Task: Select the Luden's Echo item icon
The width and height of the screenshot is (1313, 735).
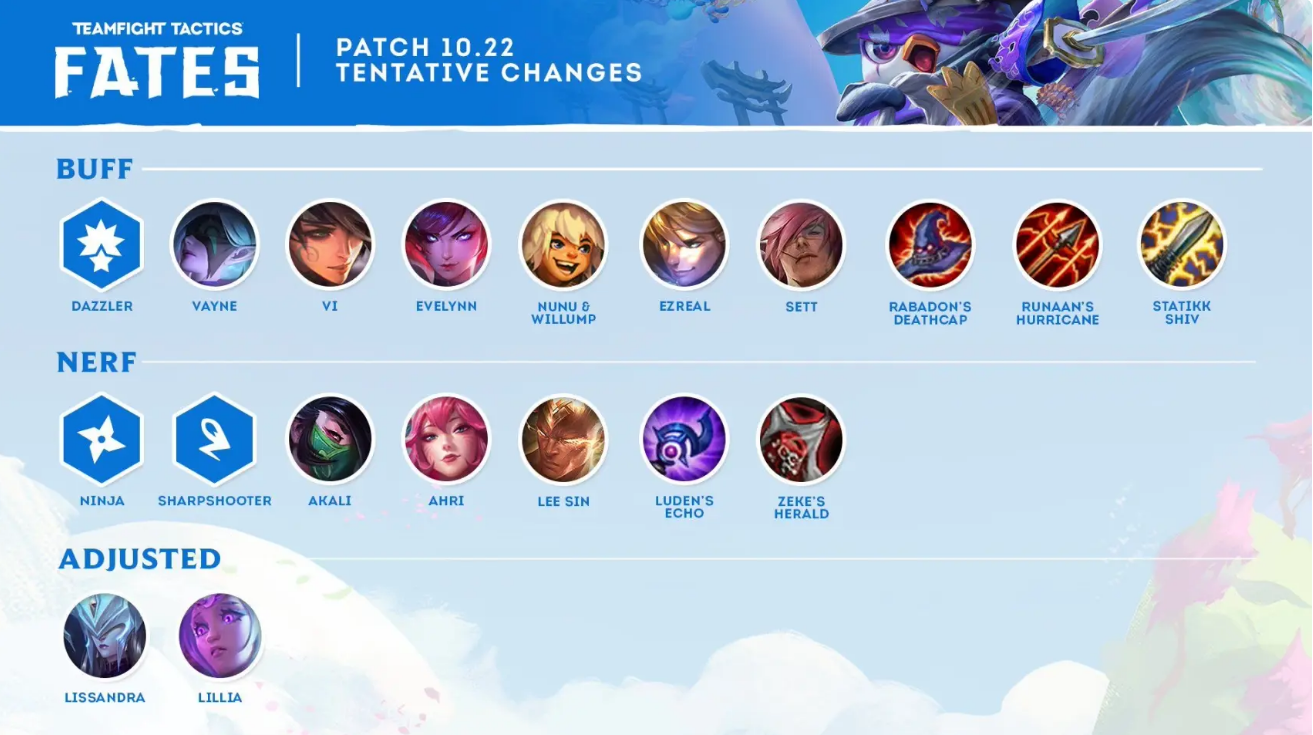Action: pyautogui.click(x=684, y=439)
